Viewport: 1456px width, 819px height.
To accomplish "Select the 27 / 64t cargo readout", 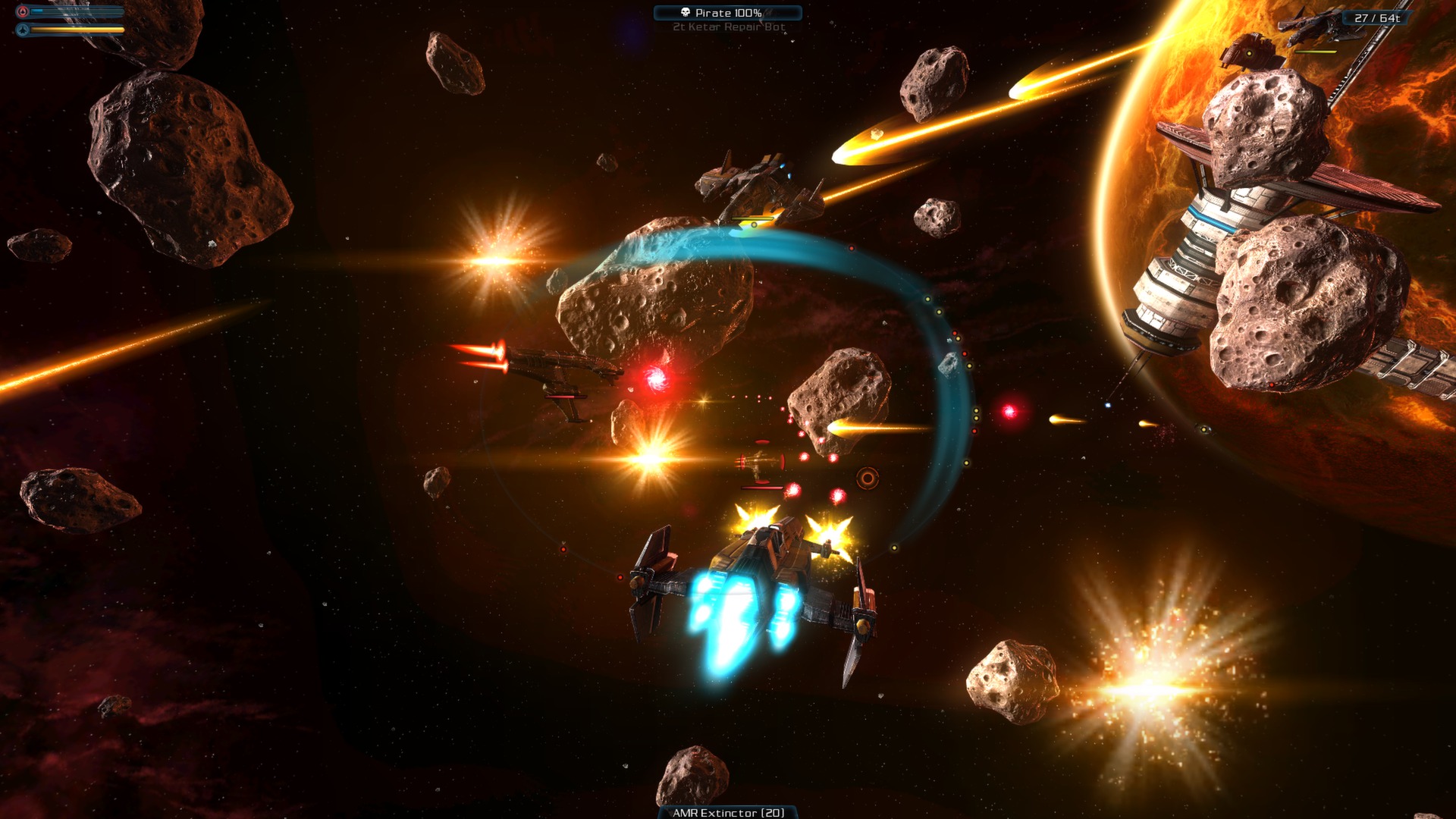I will [x=1375, y=17].
